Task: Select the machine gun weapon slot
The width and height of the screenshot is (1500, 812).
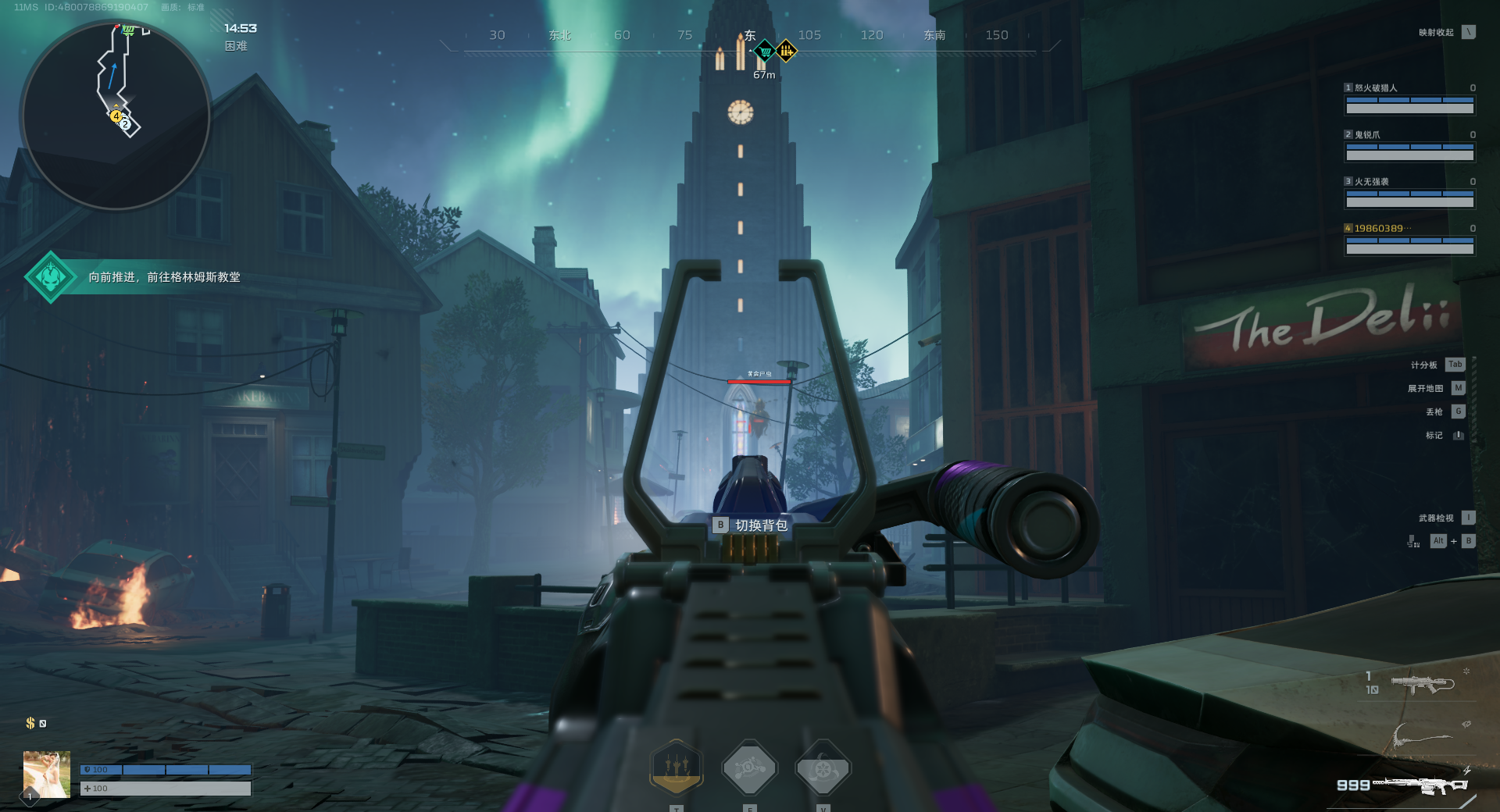Action: [x=1420, y=785]
